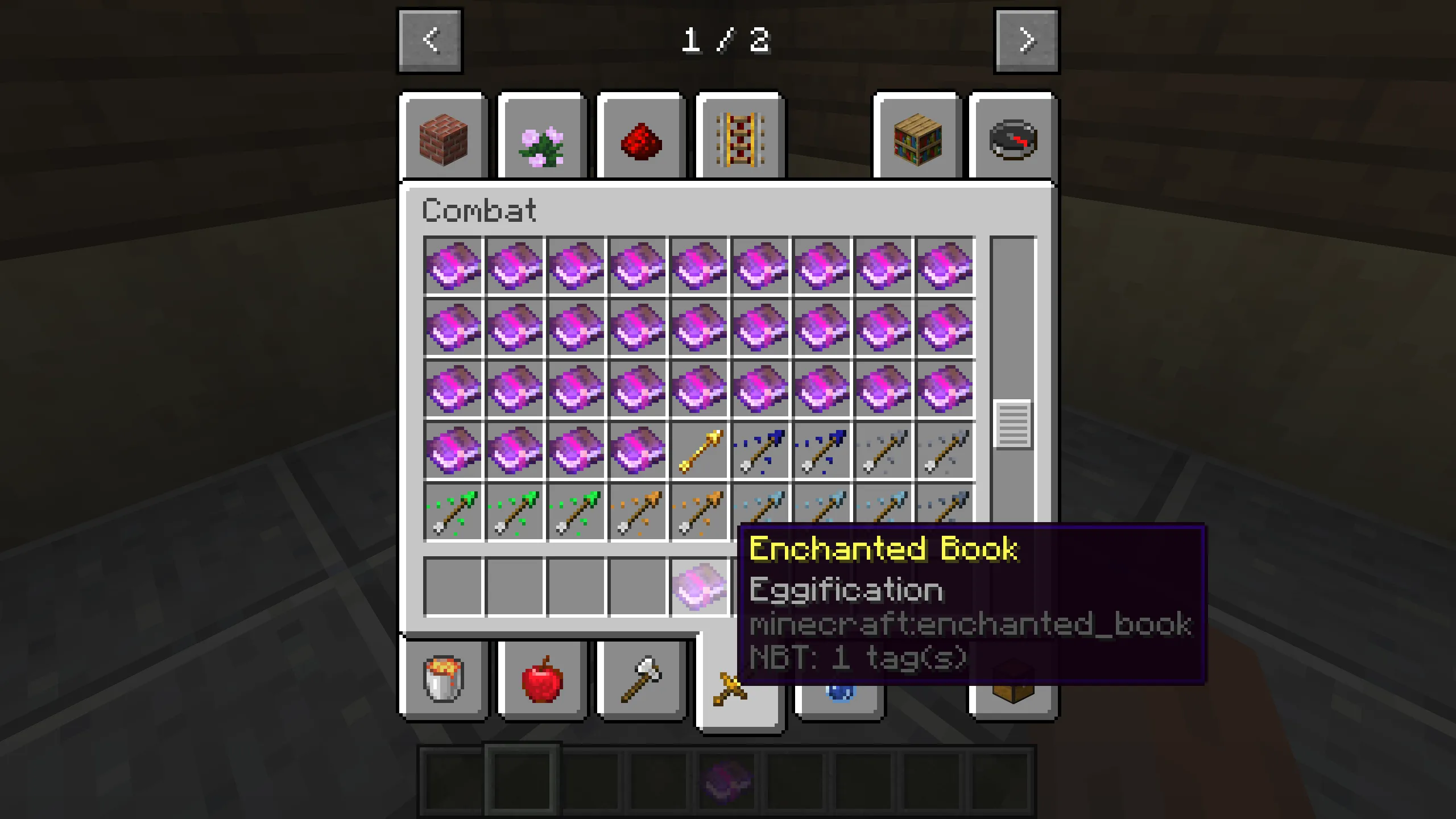
Task: Open the Decorations peony flower tab
Action: (542, 138)
